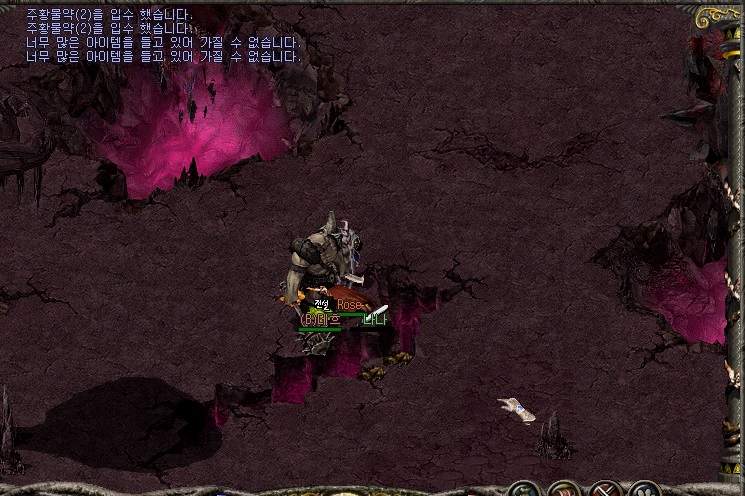Click the red scroll round button
The image size is (745, 496).
point(565,492)
